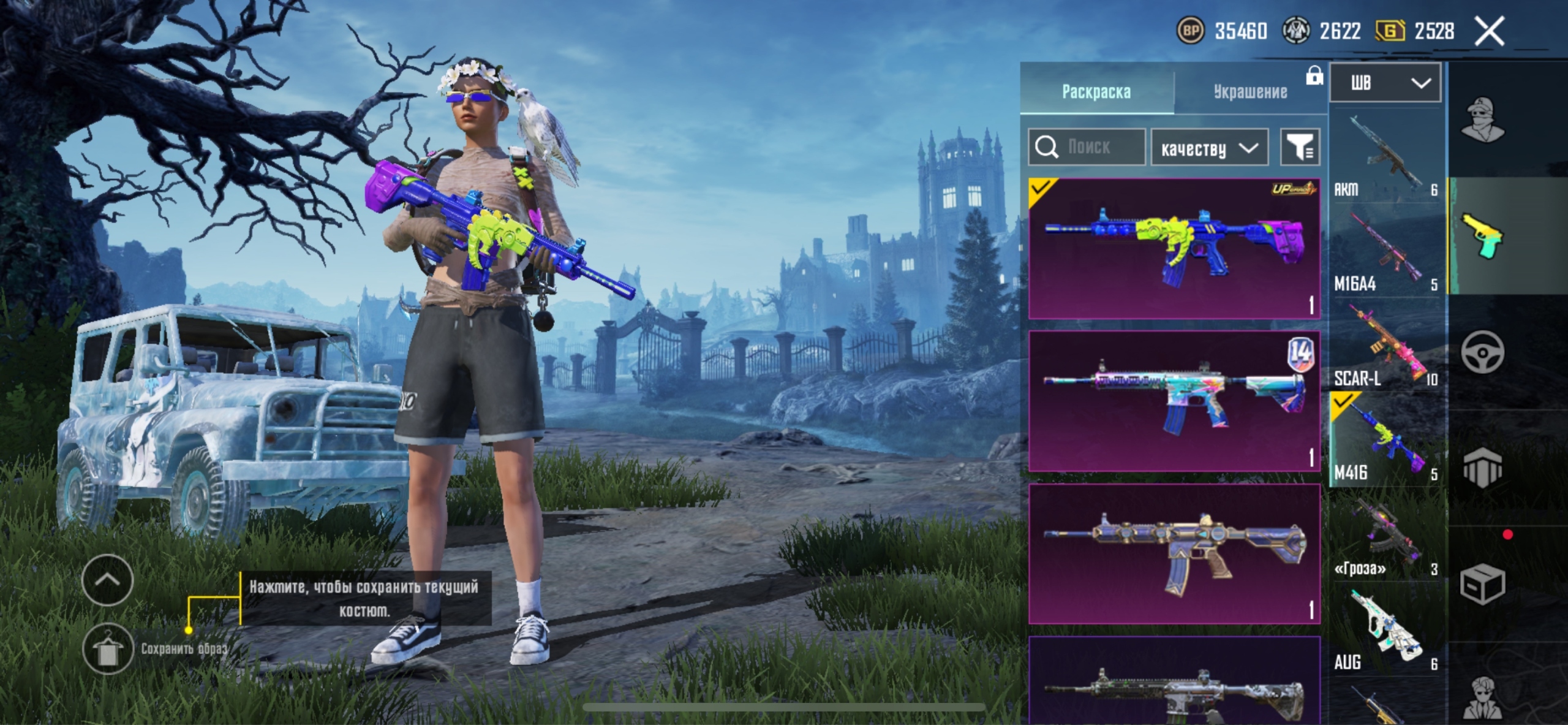1568x725 pixels.
Task: Open the vehicle category steering wheel icon
Action: (1482, 352)
